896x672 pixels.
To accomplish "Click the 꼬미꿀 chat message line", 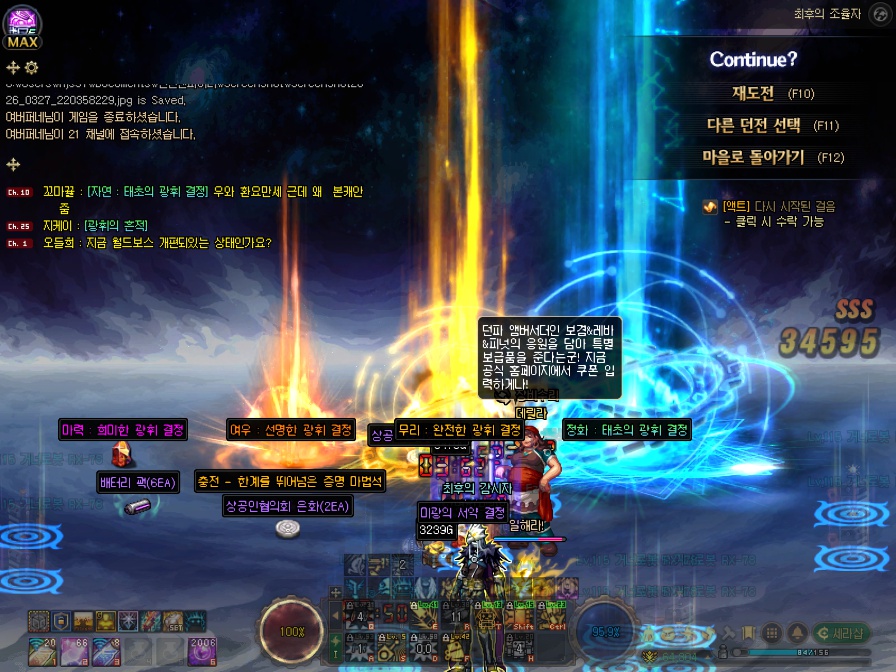I will [200, 191].
